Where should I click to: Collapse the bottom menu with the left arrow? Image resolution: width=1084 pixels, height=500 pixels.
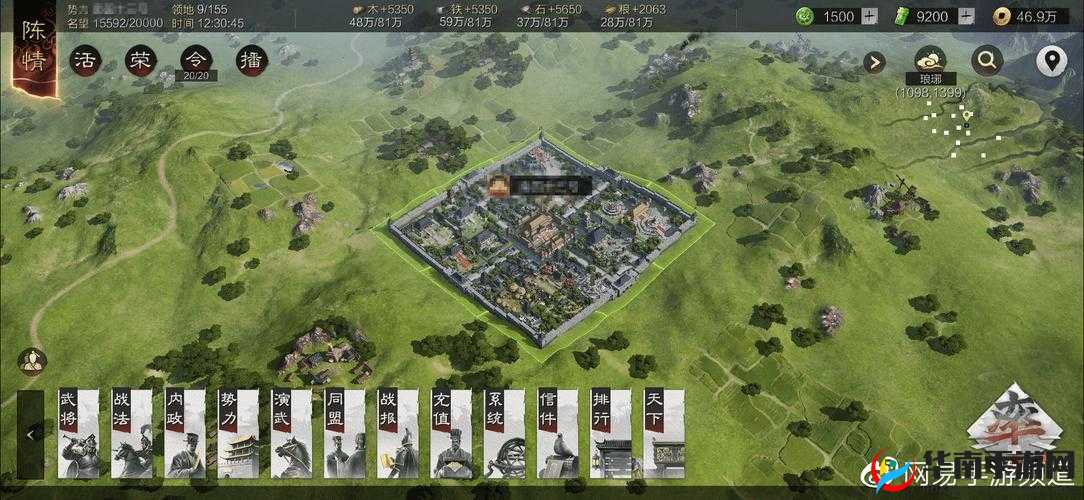[30, 434]
